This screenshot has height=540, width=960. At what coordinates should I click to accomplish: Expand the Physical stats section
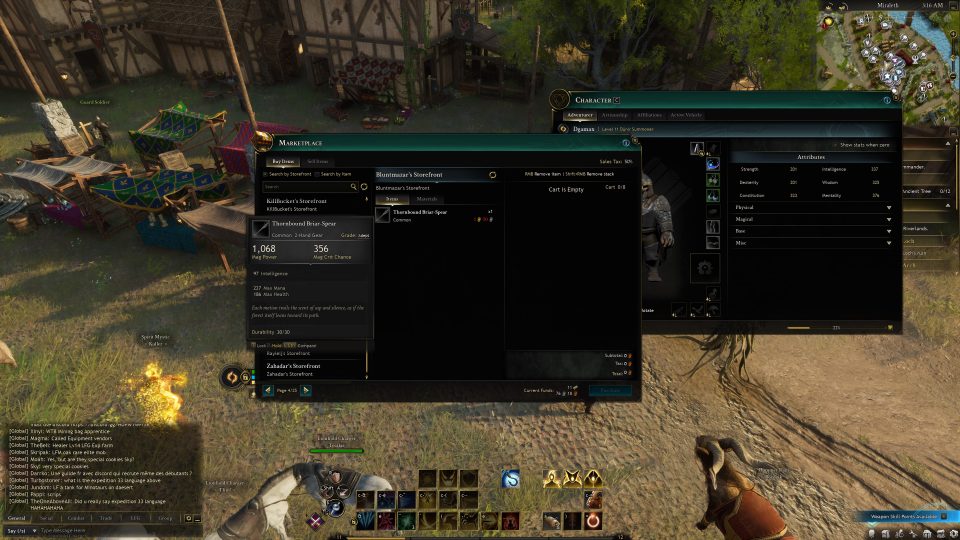pyautogui.click(x=811, y=208)
